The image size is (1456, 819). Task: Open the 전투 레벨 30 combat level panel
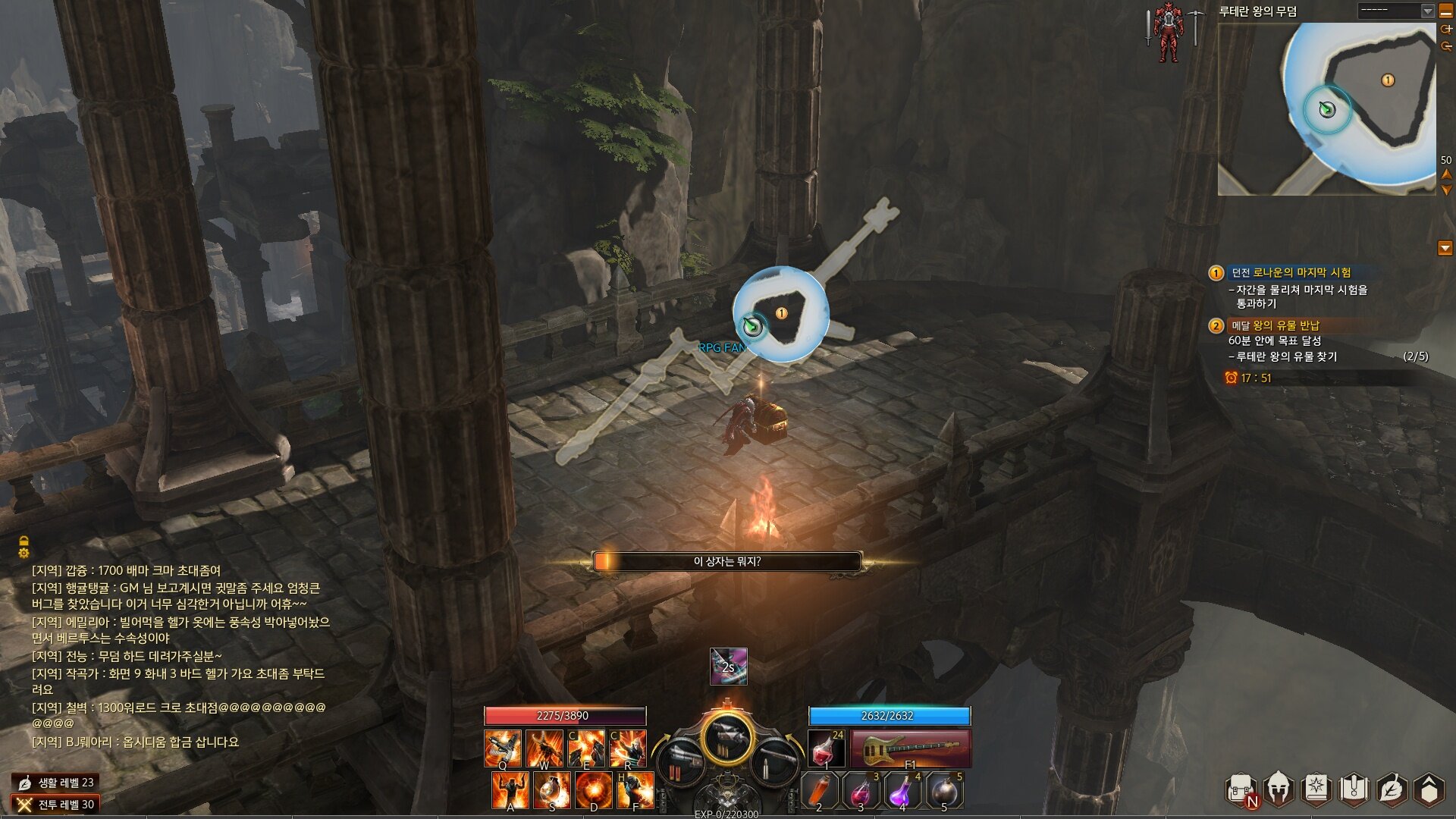pos(56,805)
